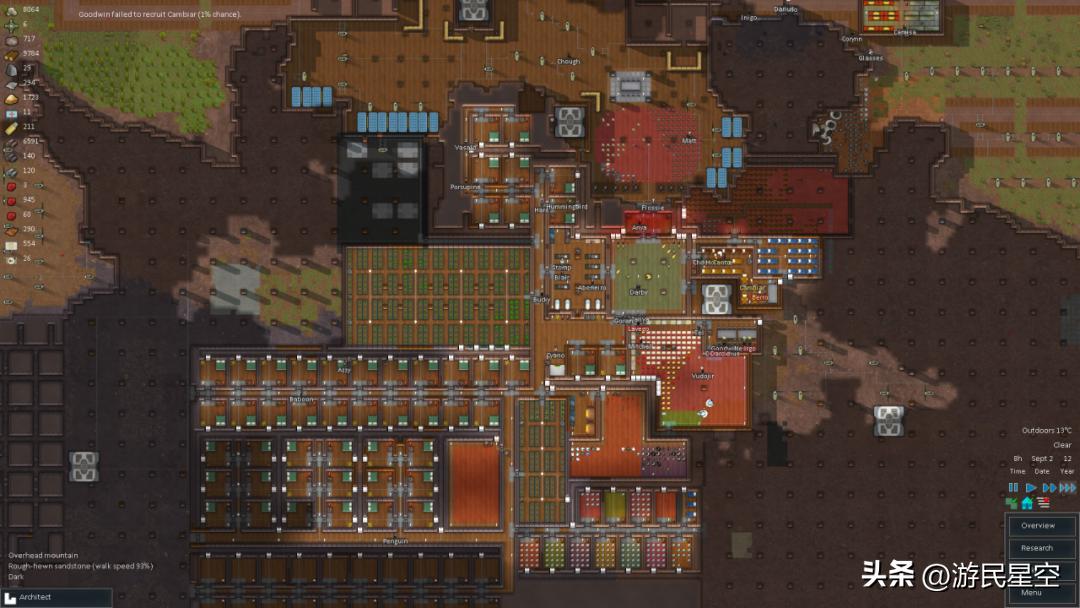Pause the game speed
The image size is (1080, 608).
click(x=1013, y=488)
